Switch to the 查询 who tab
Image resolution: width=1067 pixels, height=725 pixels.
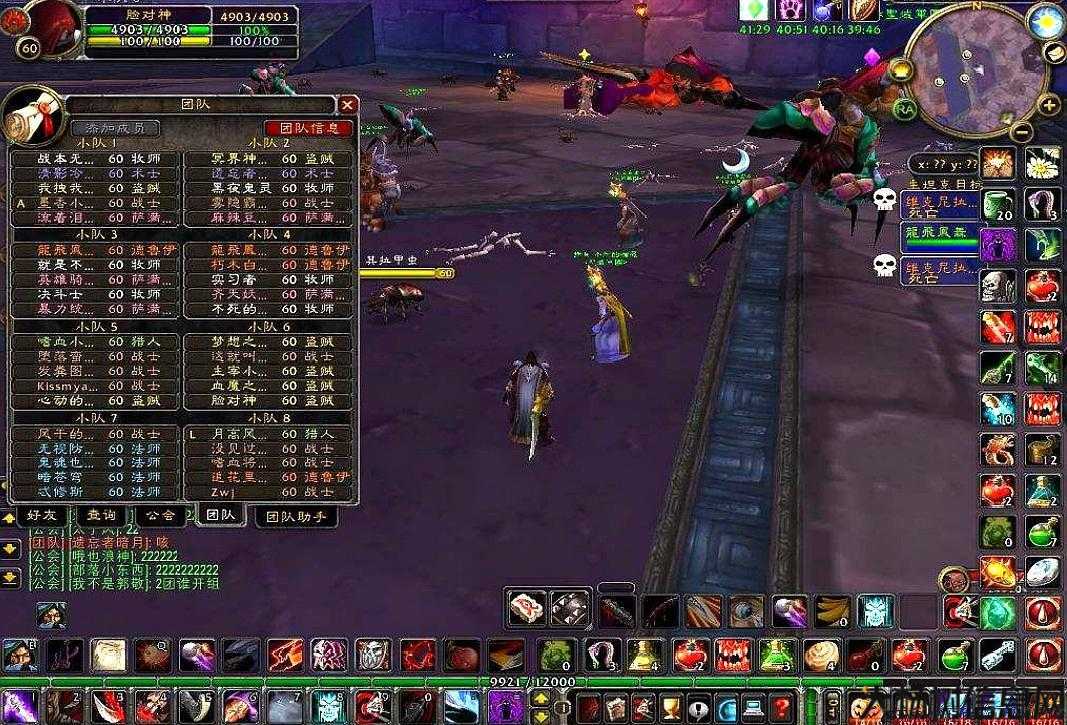pos(100,515)
